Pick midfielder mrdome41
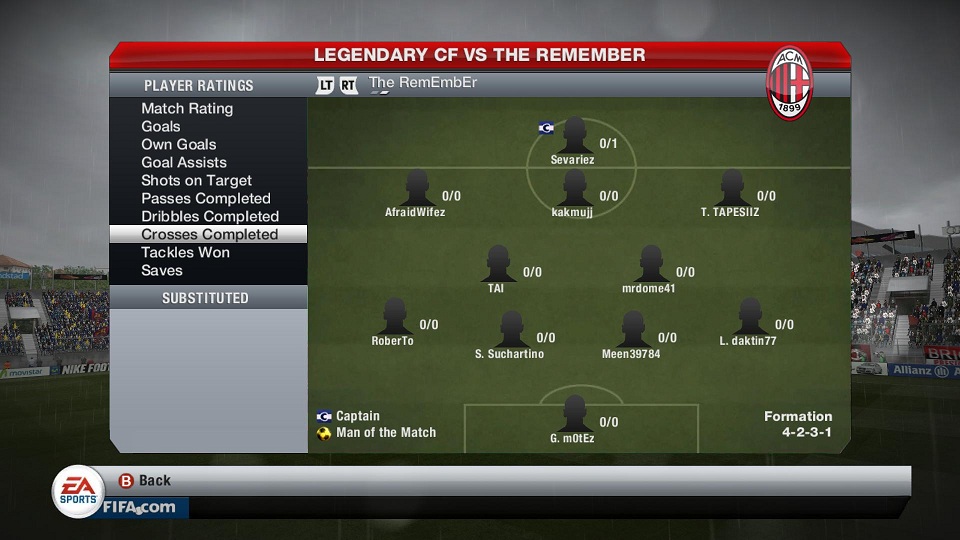 tap(650, 265)
